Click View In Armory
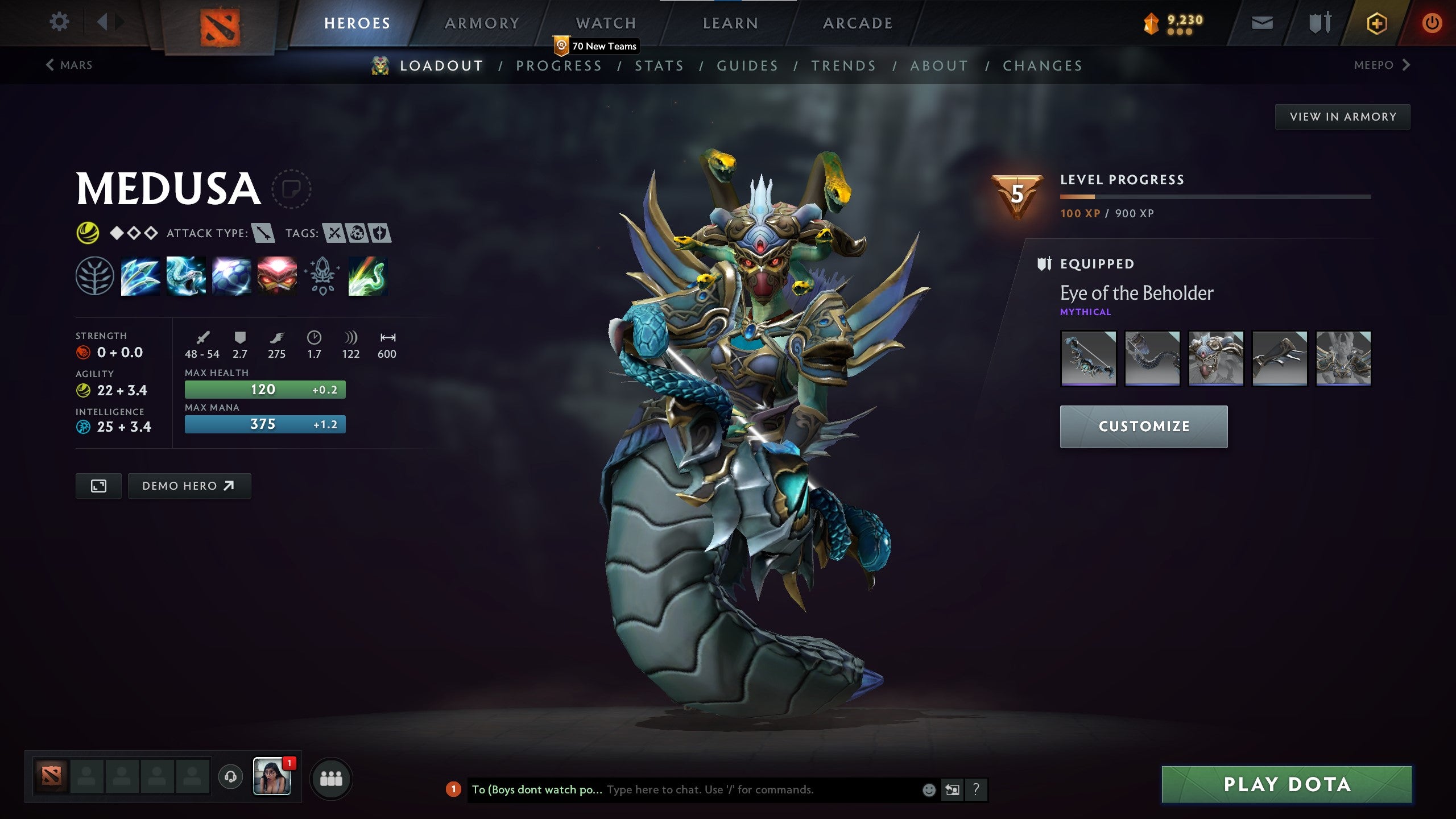Image resolution: width=1456 pixels, height=819 pixels. click(x=1342, y=116)
